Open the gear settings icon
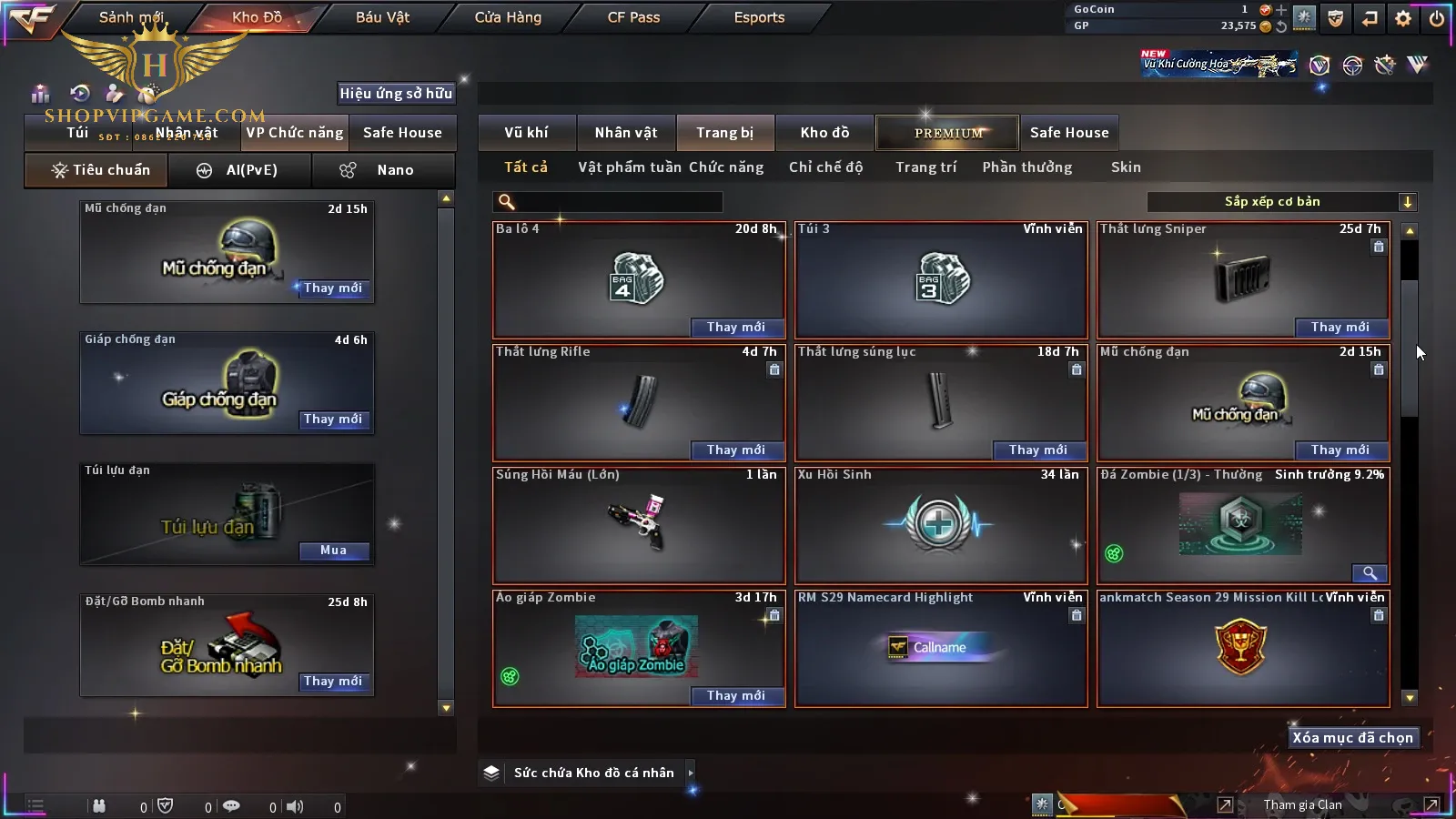Image resolution: width=1456 pixels, height=819 pixels. (1403, 17)
